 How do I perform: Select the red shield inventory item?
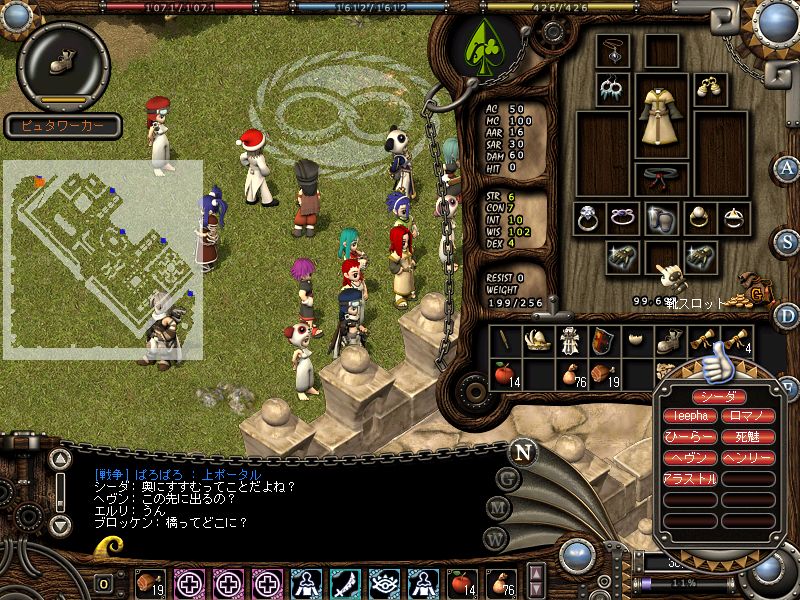click(602, 341)
